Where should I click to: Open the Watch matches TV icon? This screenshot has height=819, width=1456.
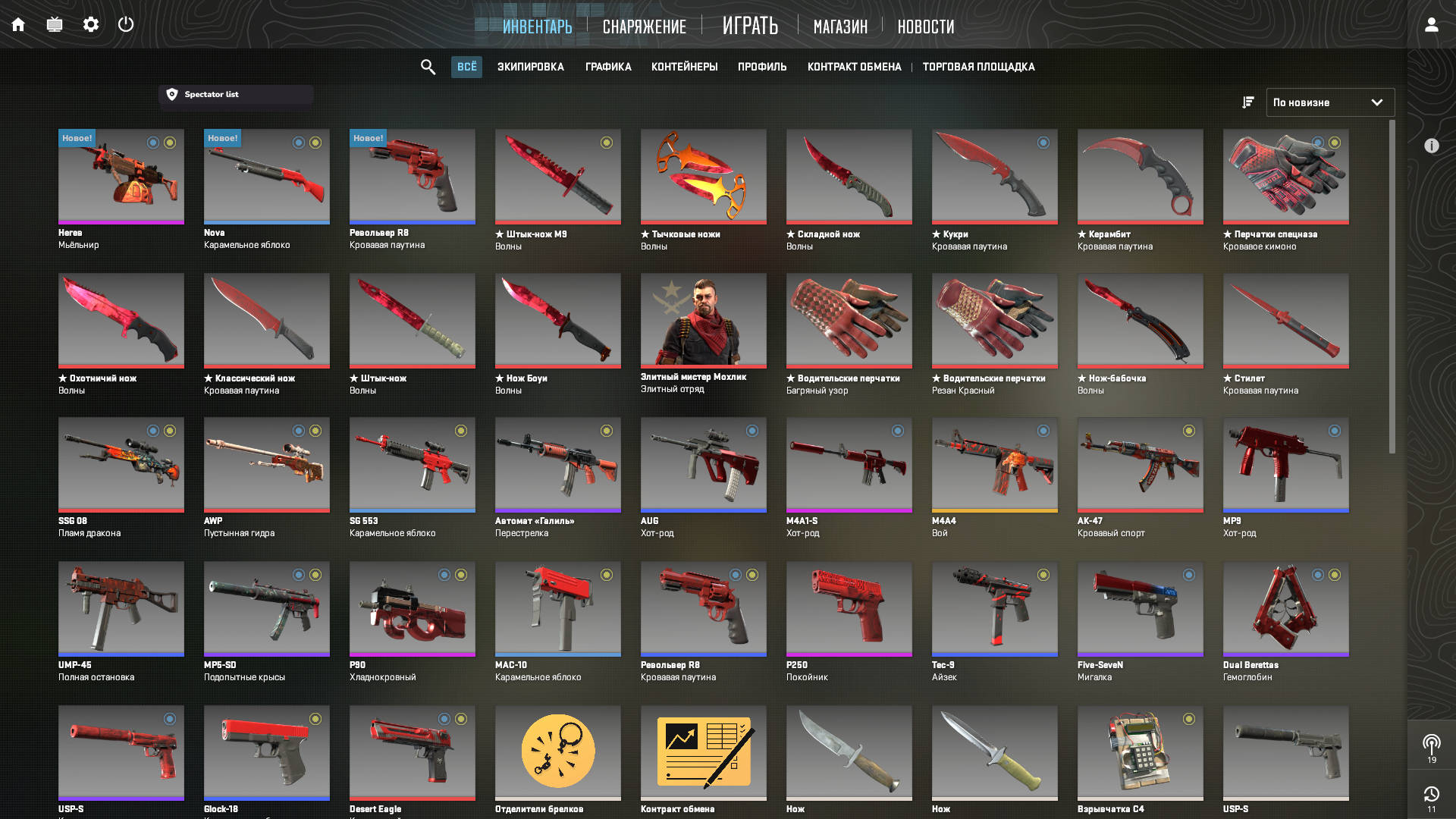click(x=54, y=24)
